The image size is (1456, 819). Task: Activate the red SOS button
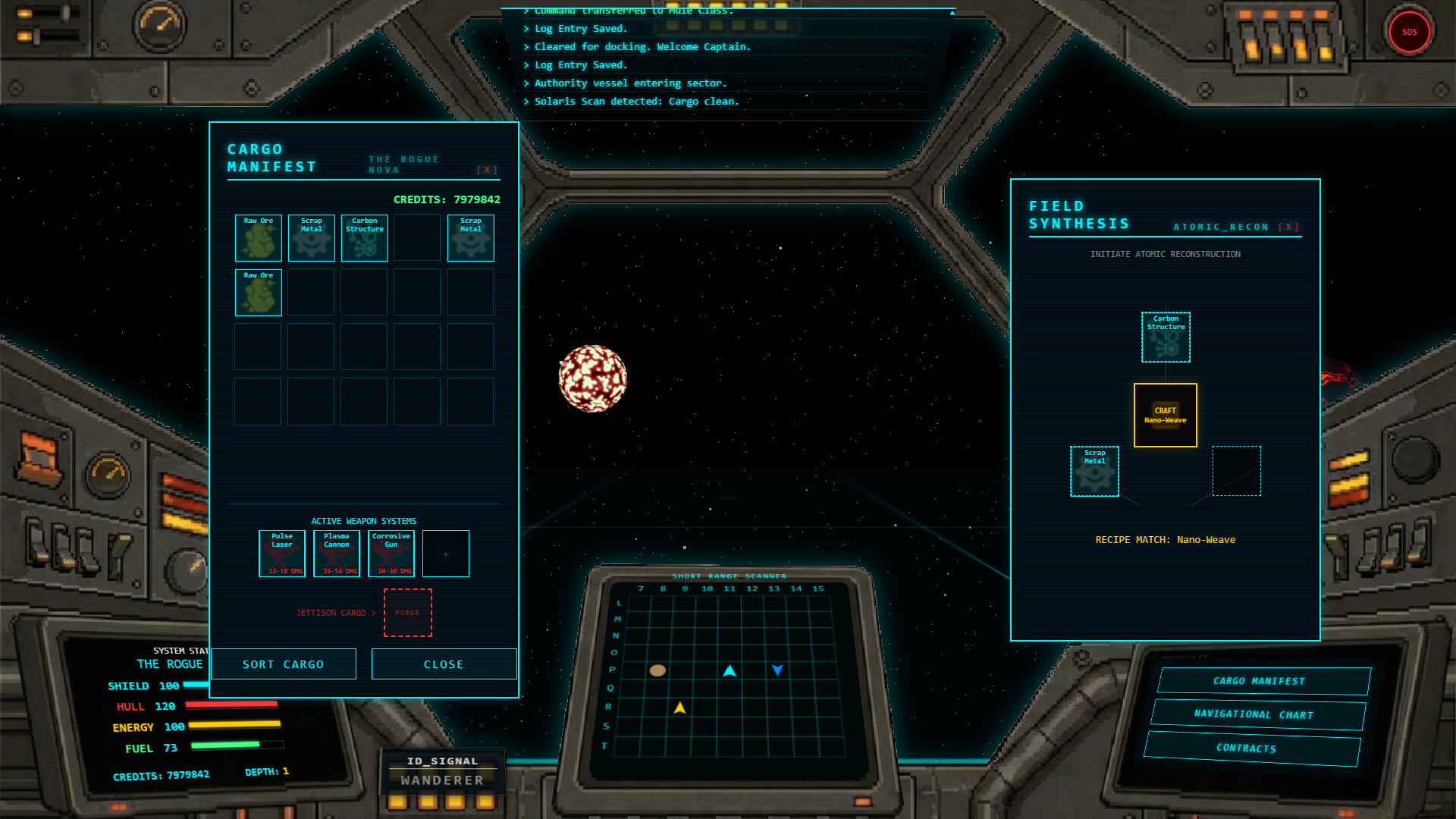pyautogui.click(x=1409, y=32)
